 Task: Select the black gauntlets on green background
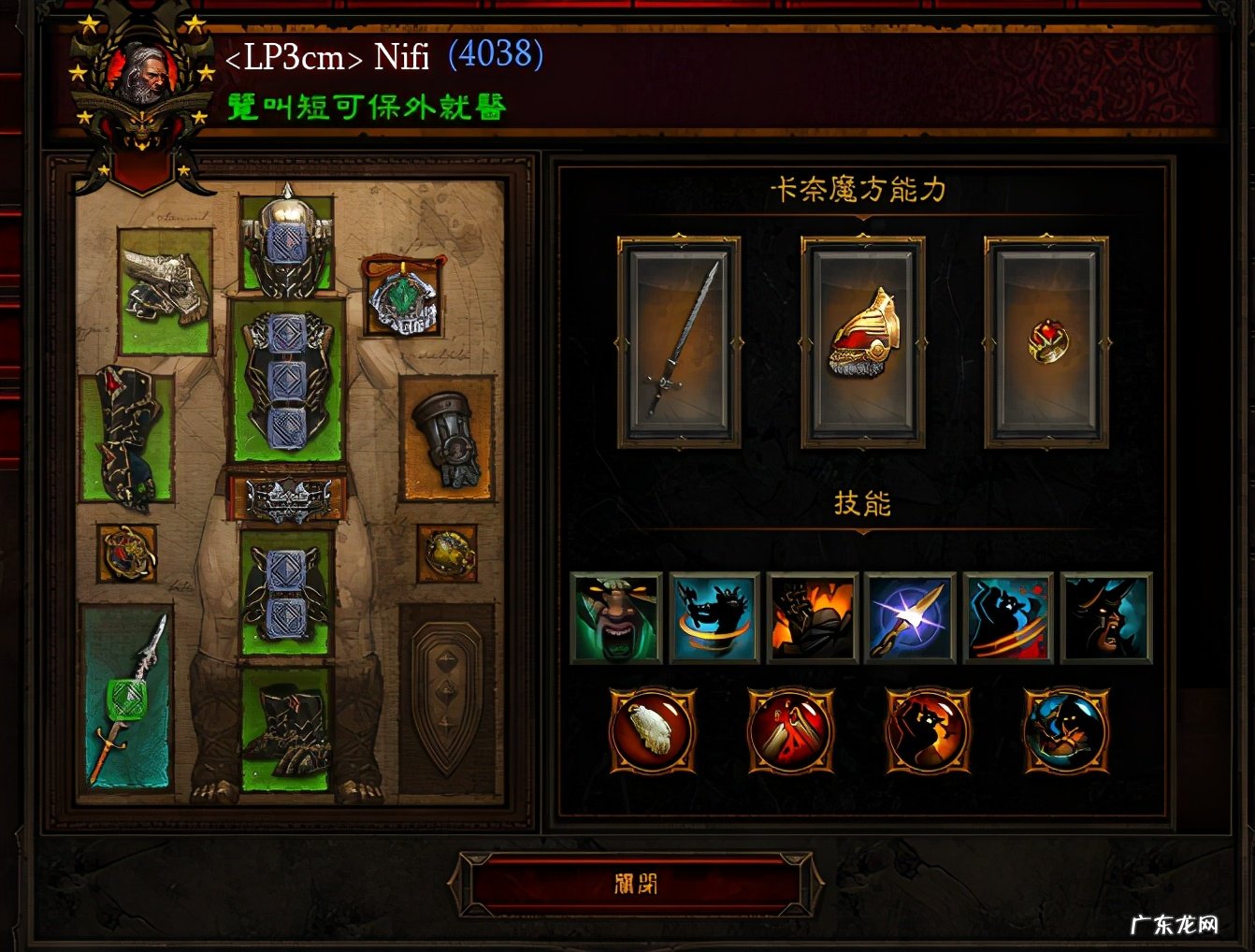(126, 437)
